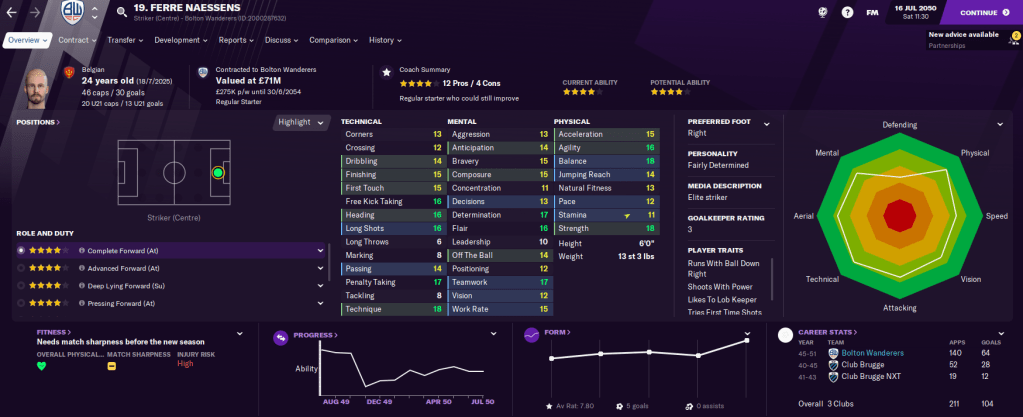Open the History menu
Image resolution: width=1023 pixels, height=417 pixels.
point(384,40)
